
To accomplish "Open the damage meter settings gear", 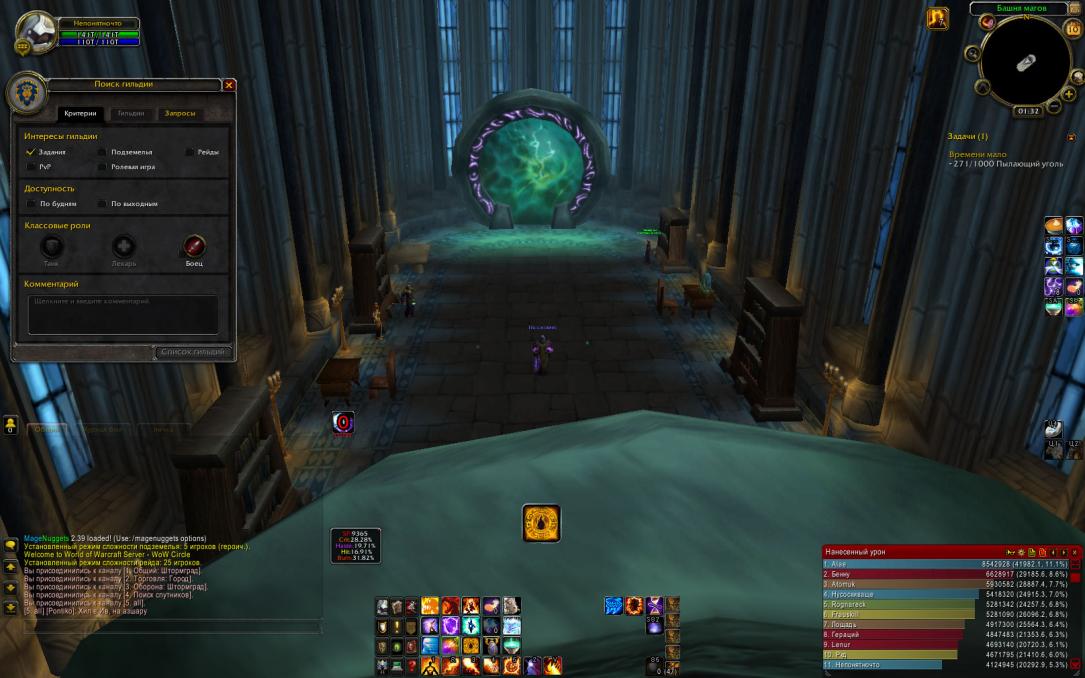I will pos(1021,552).
